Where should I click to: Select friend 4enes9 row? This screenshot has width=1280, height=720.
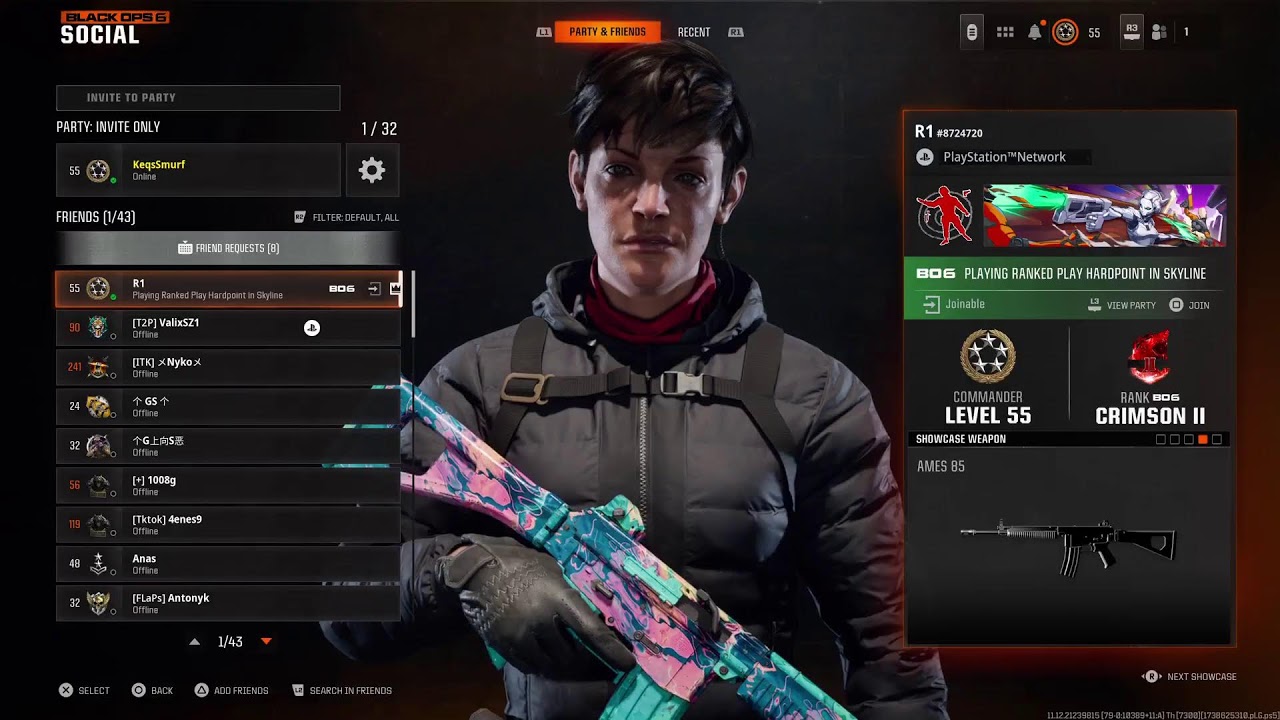228,524
